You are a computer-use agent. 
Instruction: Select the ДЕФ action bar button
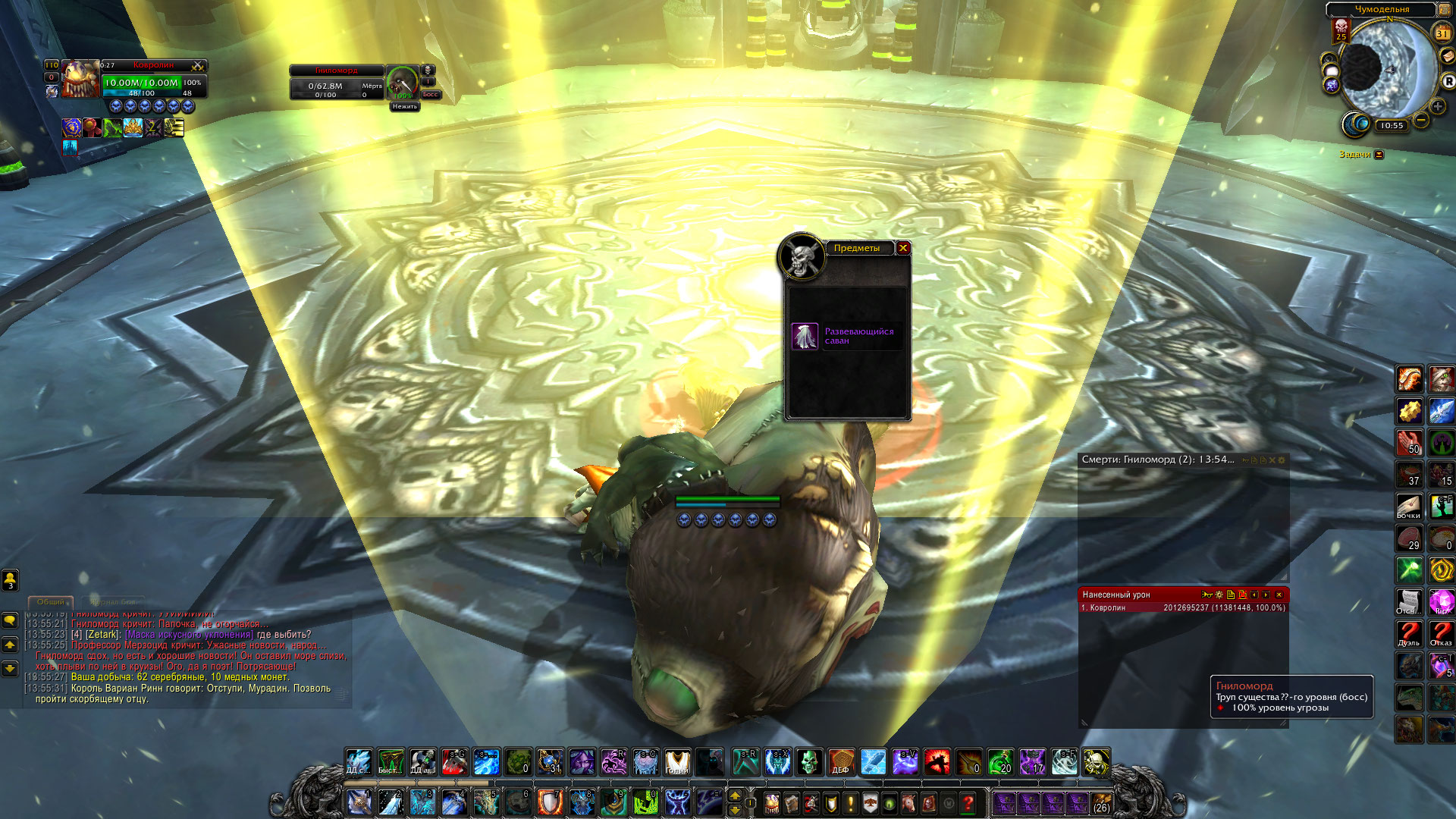click(x=840, y=761)
